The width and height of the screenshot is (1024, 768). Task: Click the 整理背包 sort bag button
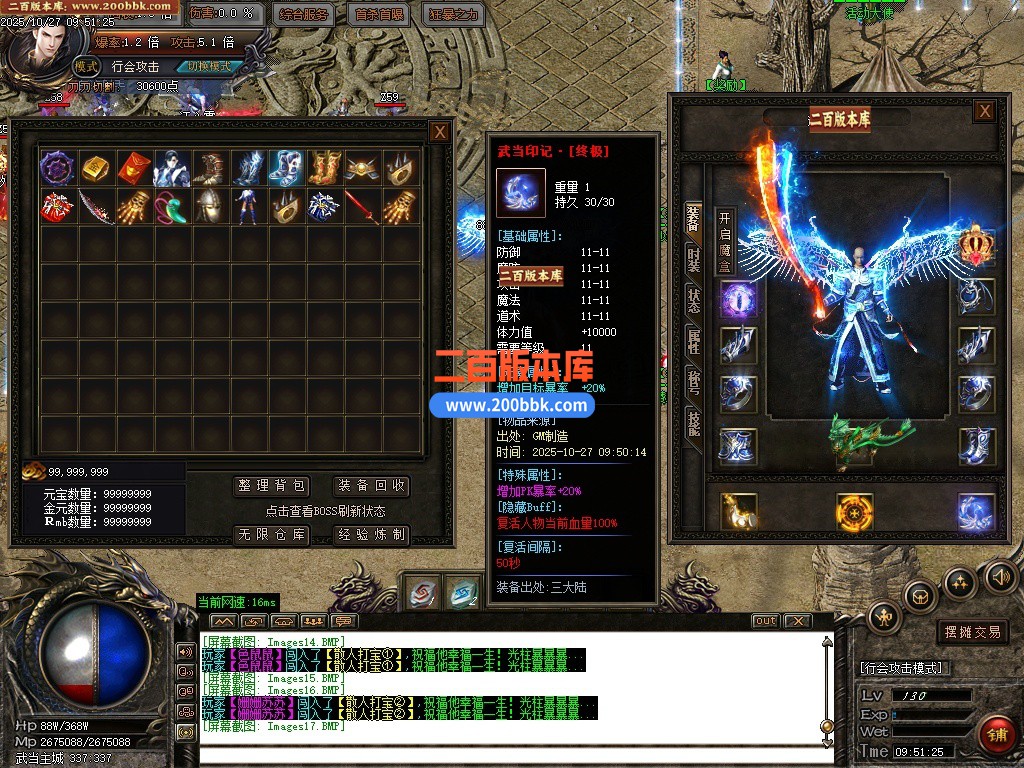272,486
